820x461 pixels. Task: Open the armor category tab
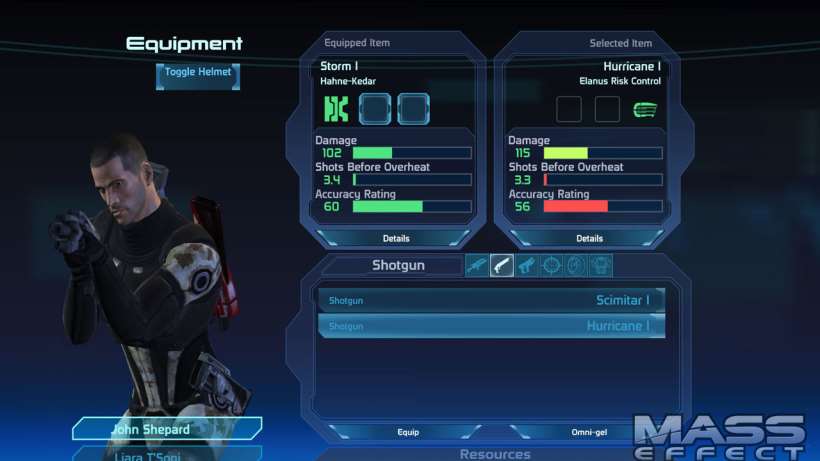(600, 265)
